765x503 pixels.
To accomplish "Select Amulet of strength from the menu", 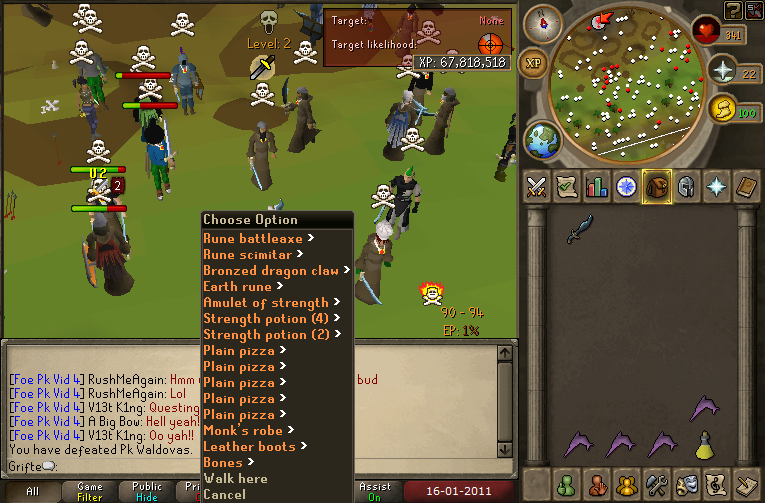I will (x=265, y=303).
